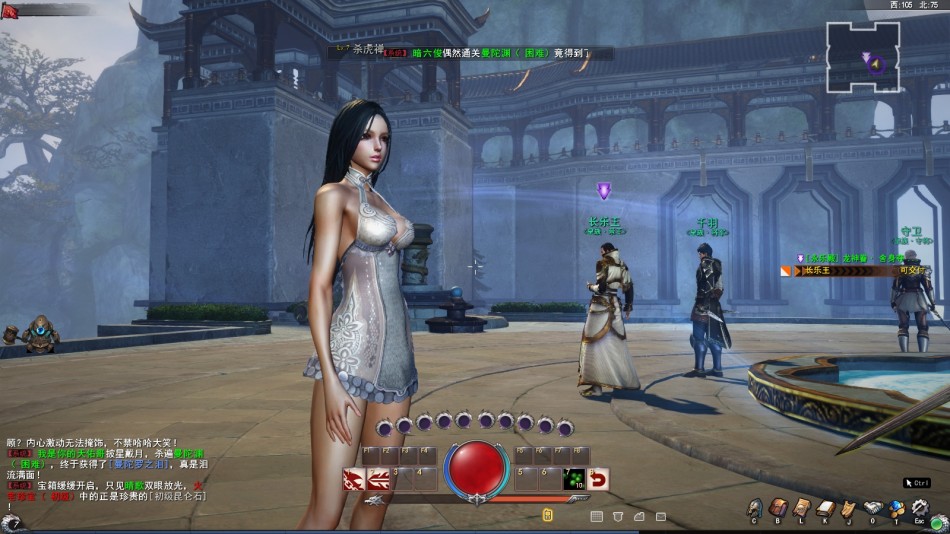This screenshot has height=534, width=950.
Task: Open the skill book icon labeled K
Action: 825,509
